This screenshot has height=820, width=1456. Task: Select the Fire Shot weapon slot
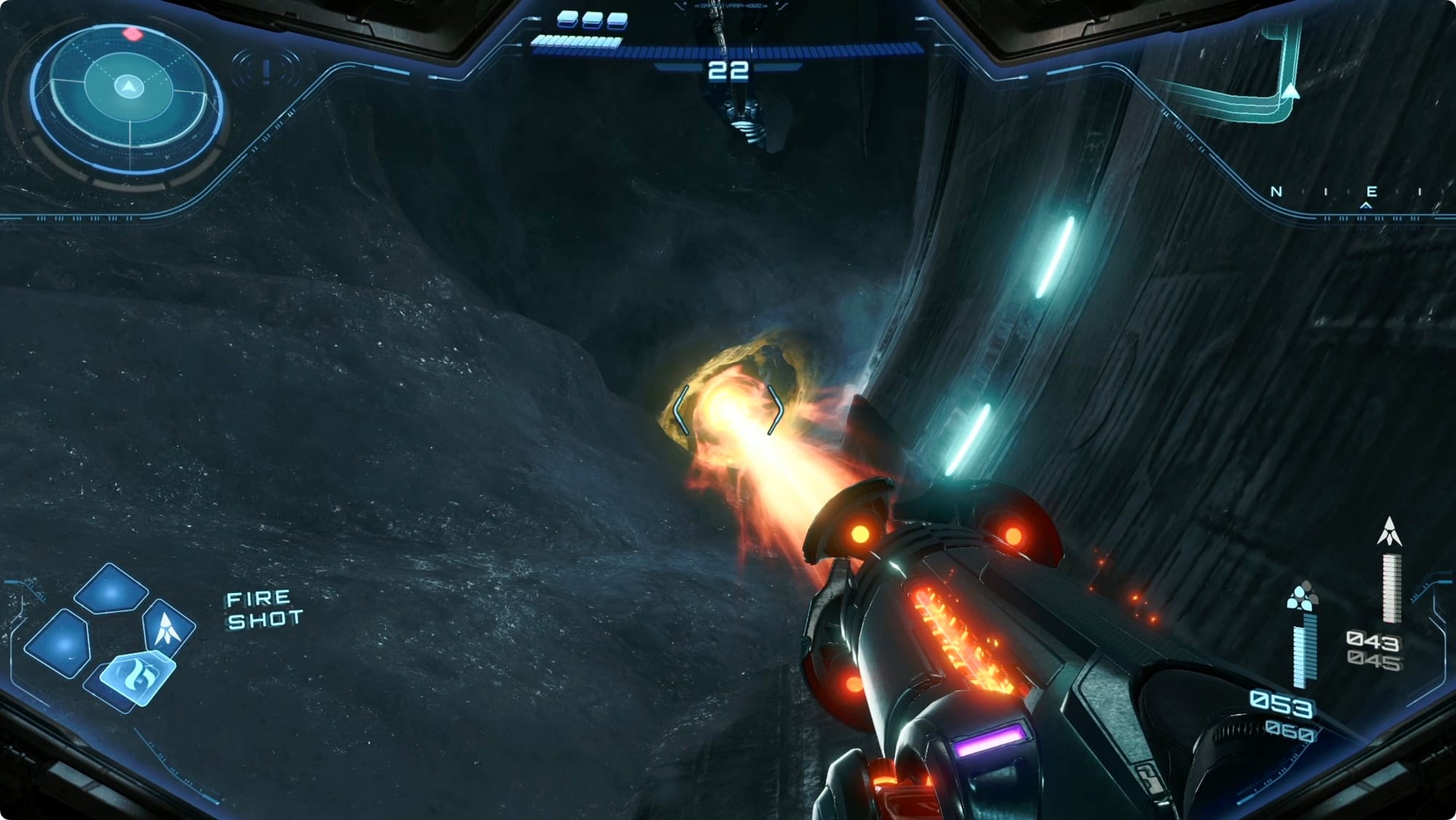click(x=136, y=678)
